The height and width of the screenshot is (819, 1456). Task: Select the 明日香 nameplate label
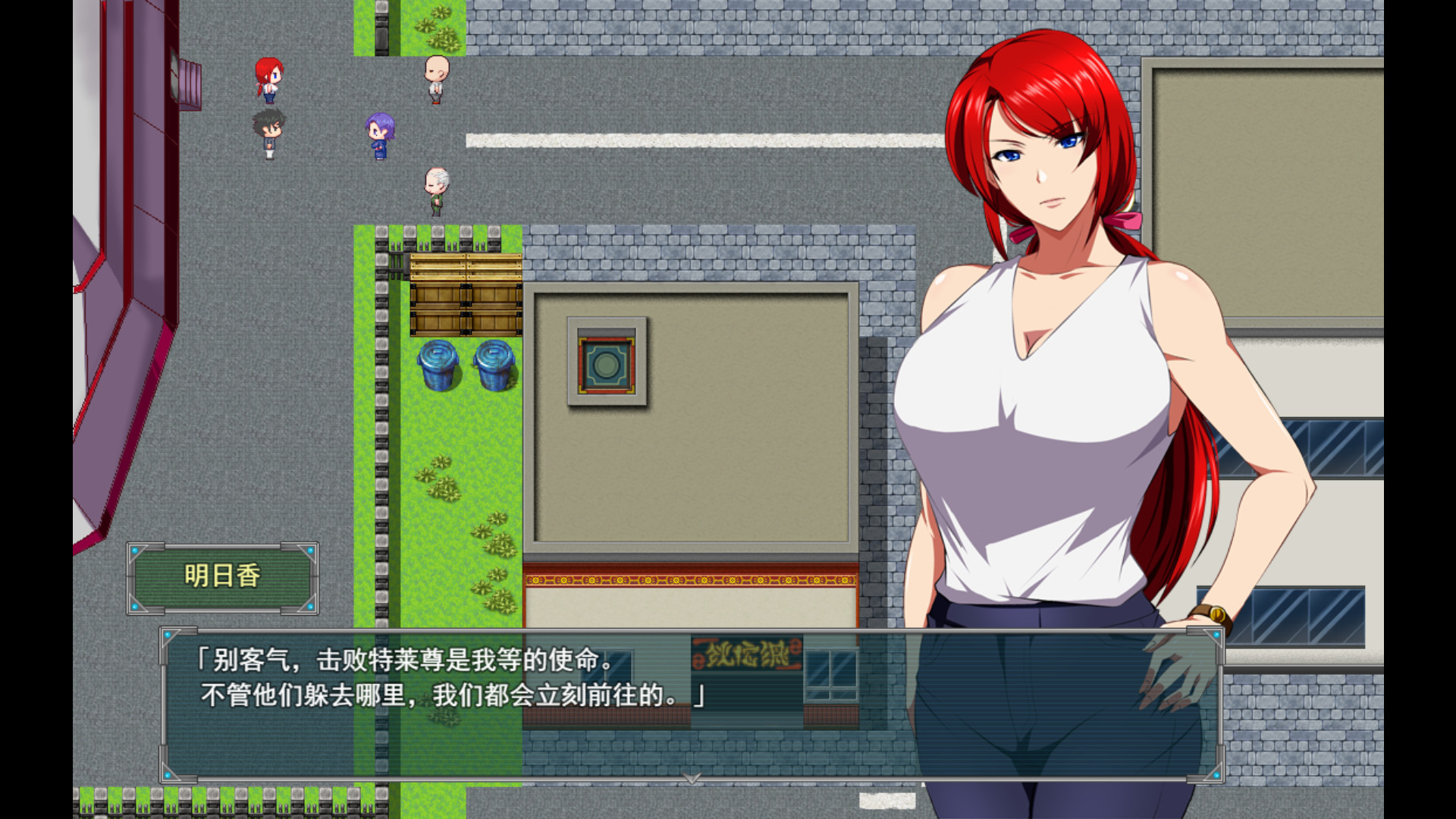point(221,575)
